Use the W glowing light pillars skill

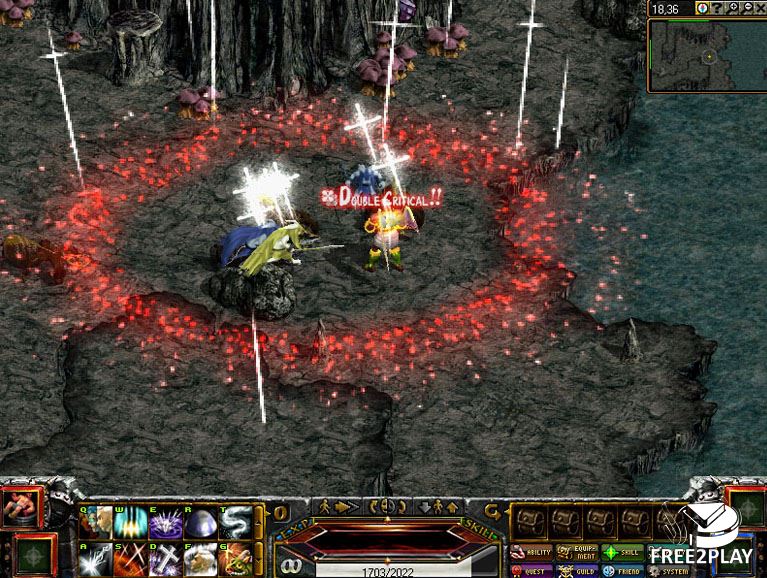(x=131, y=523)
